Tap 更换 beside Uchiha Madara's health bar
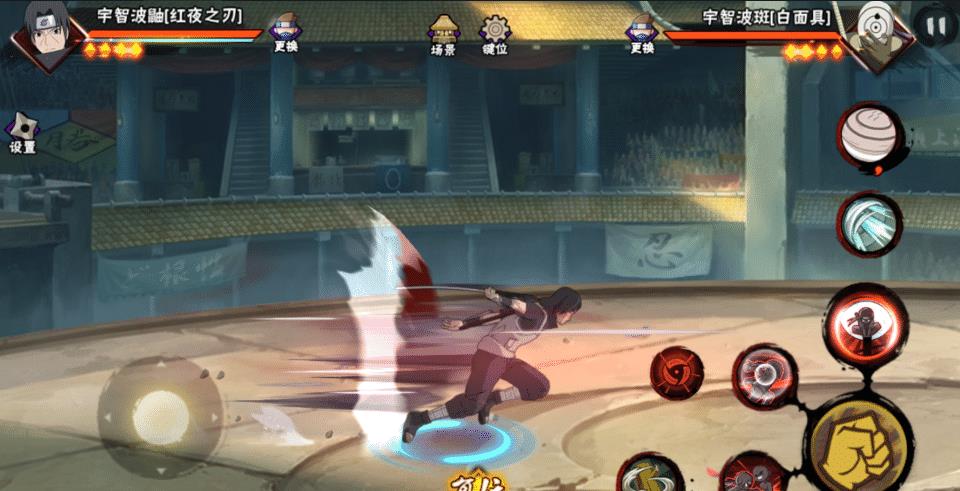 tap(641, 35)
